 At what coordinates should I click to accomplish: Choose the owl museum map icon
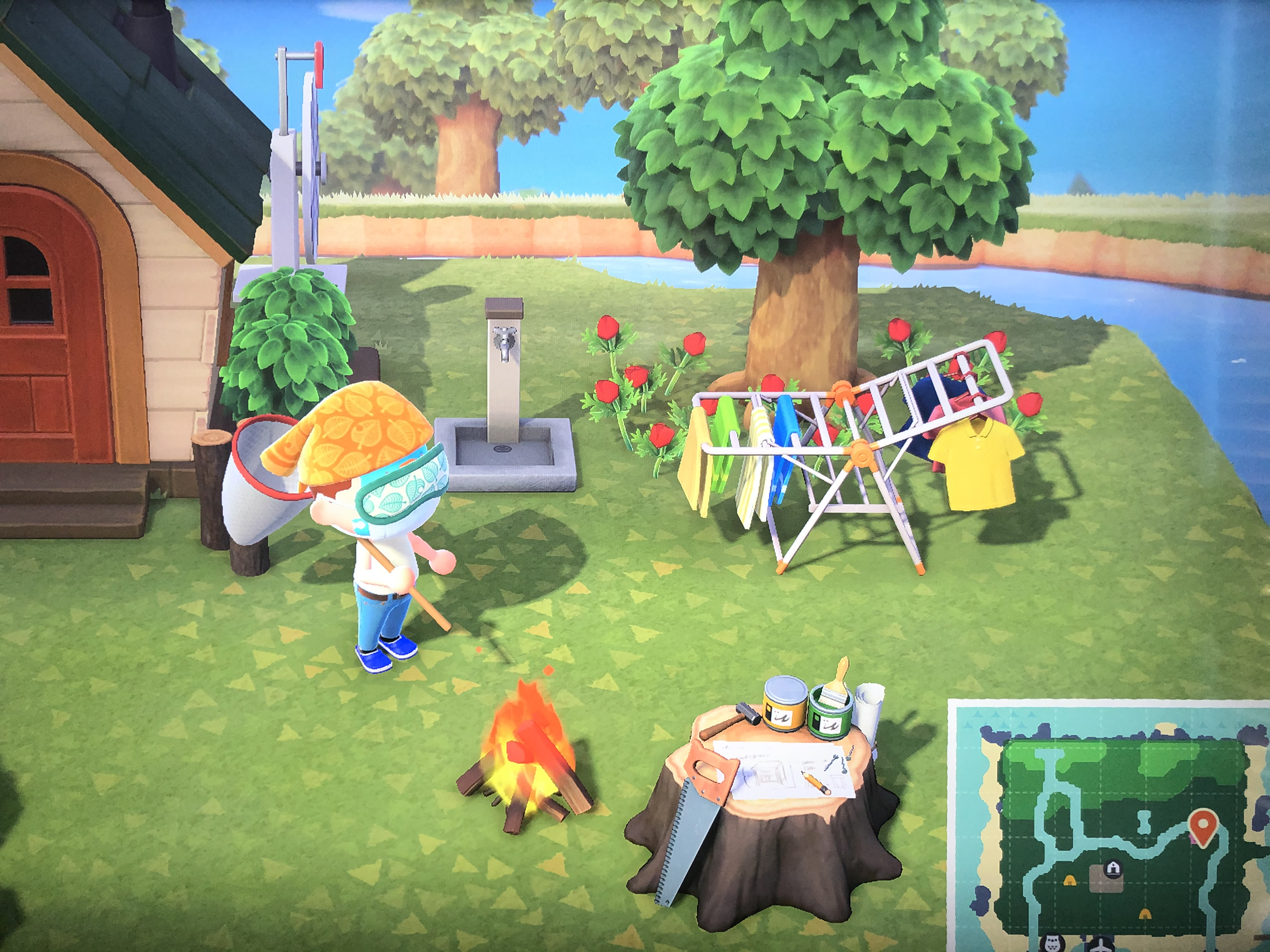(1052, 944)
